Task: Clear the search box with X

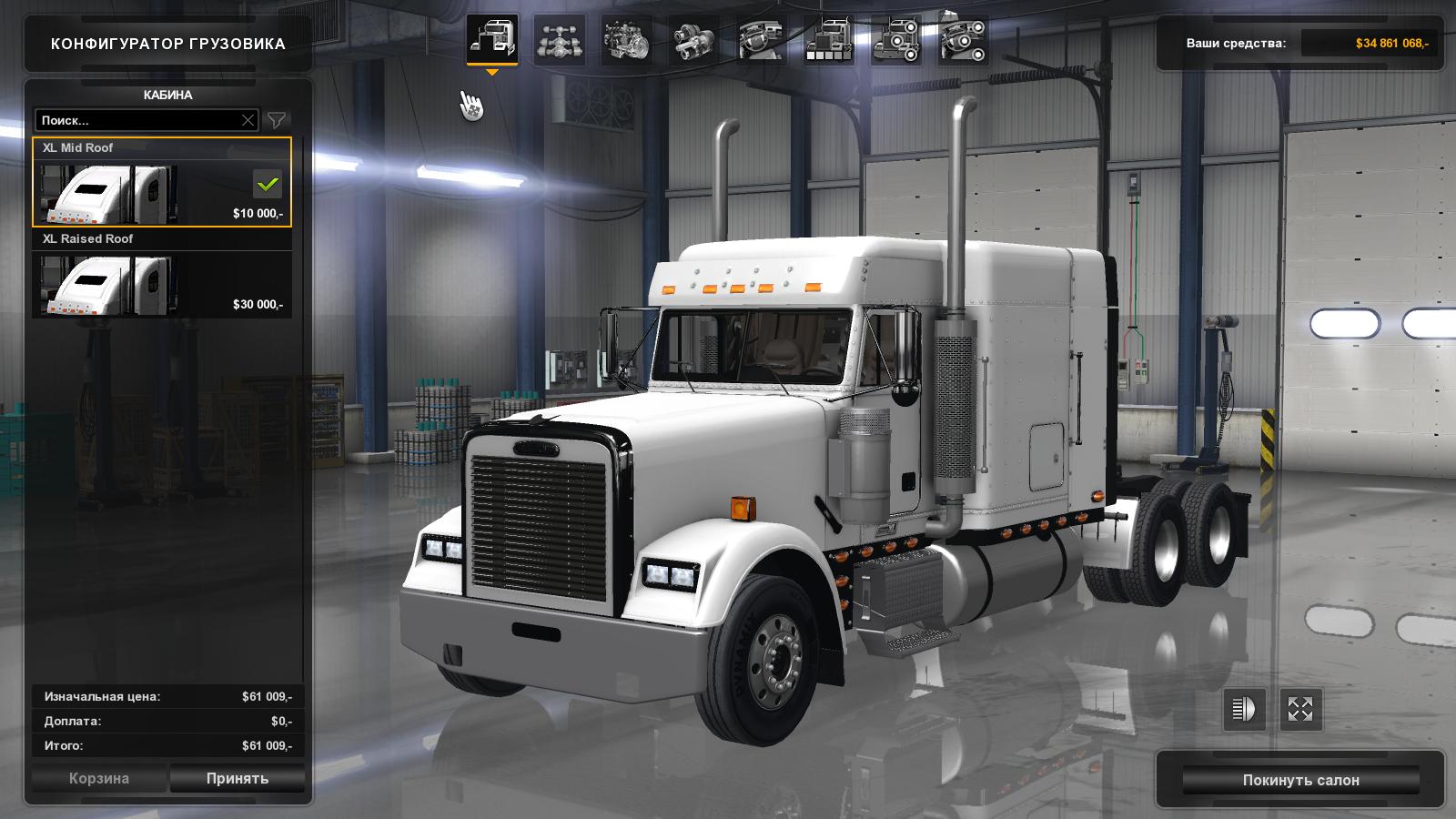Action: (x=248, y=120)
